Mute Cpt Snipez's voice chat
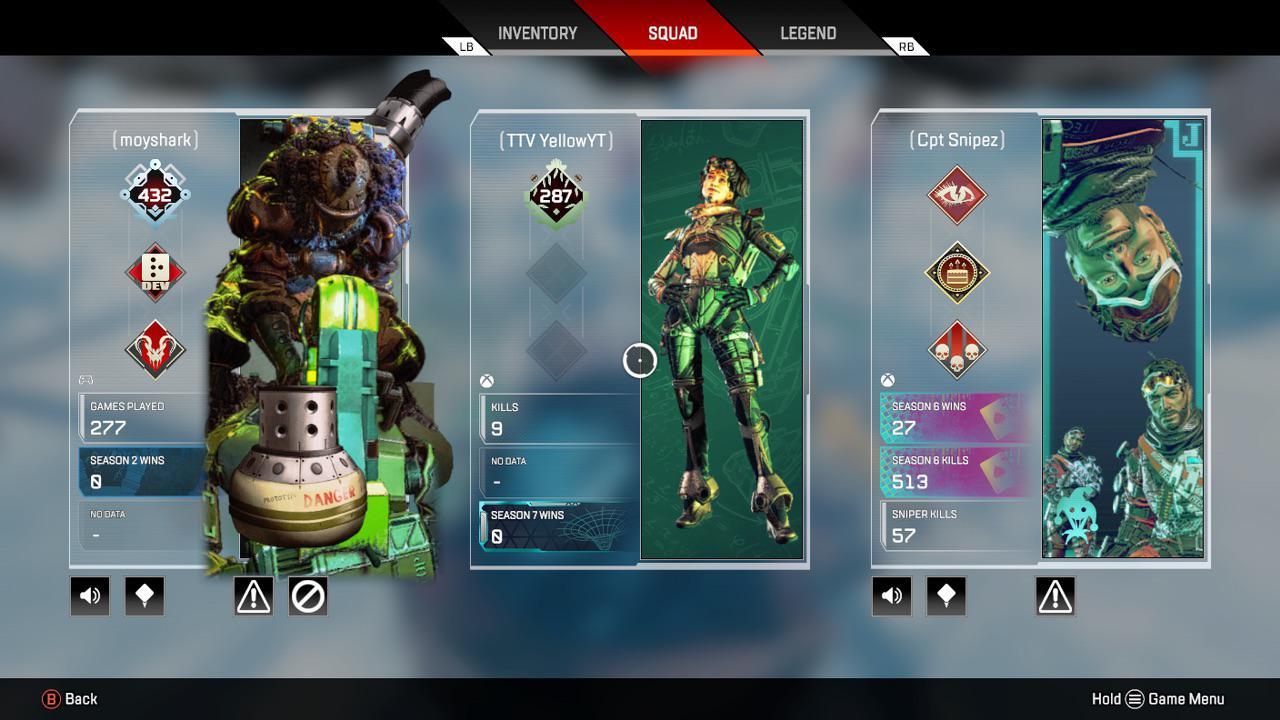This screenshot has height=720, width=1280. (891, 595)
